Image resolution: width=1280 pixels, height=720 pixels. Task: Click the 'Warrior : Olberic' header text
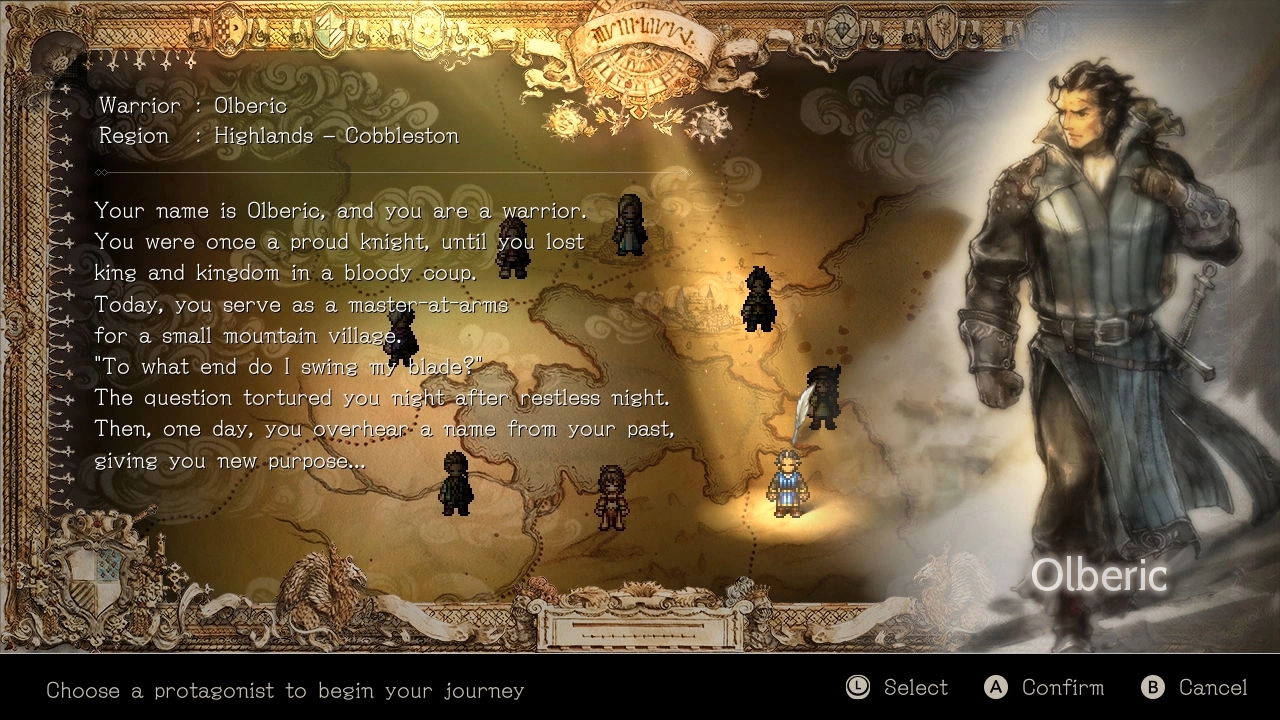point(193,105)
